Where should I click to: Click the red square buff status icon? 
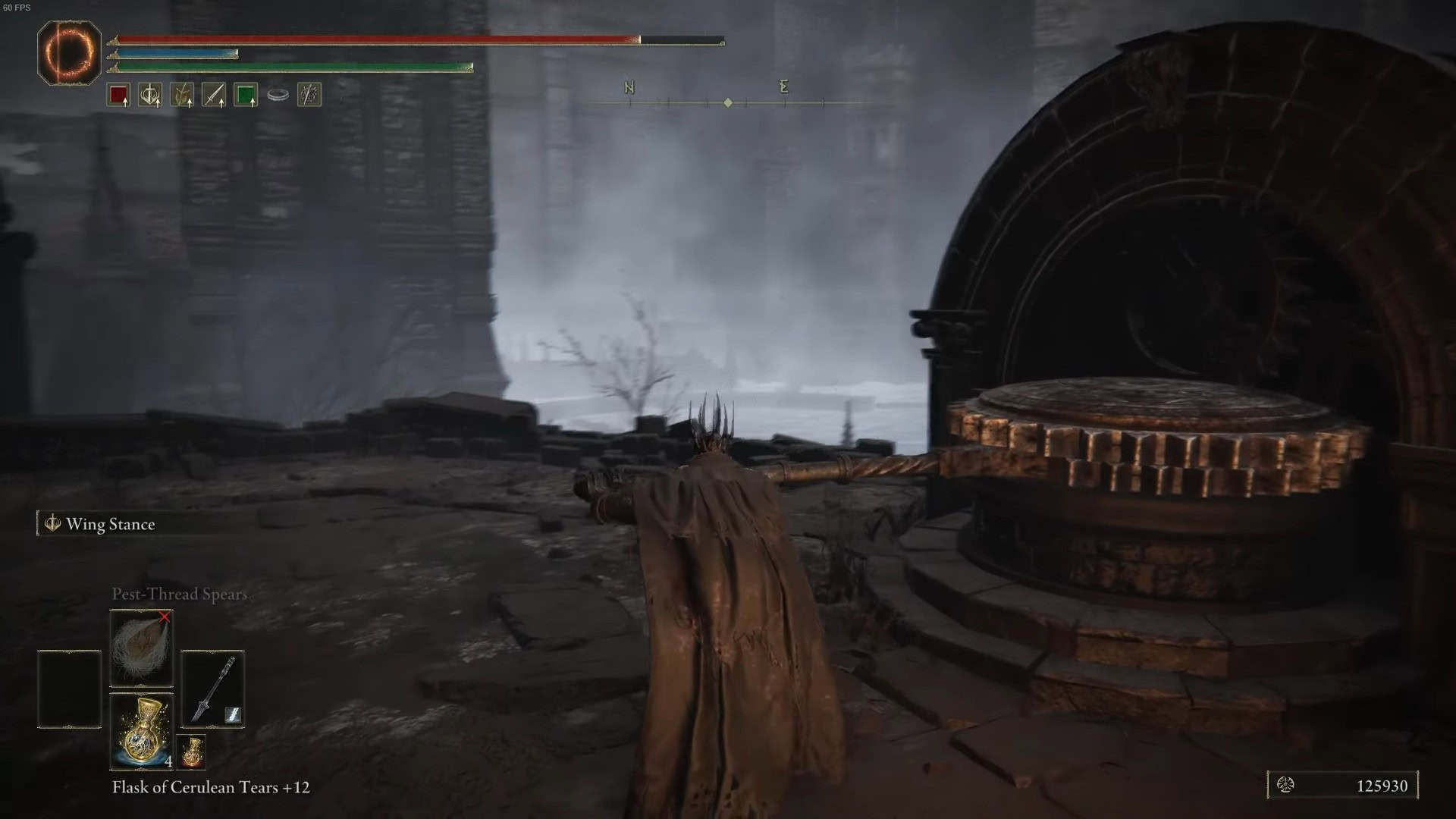118,95
